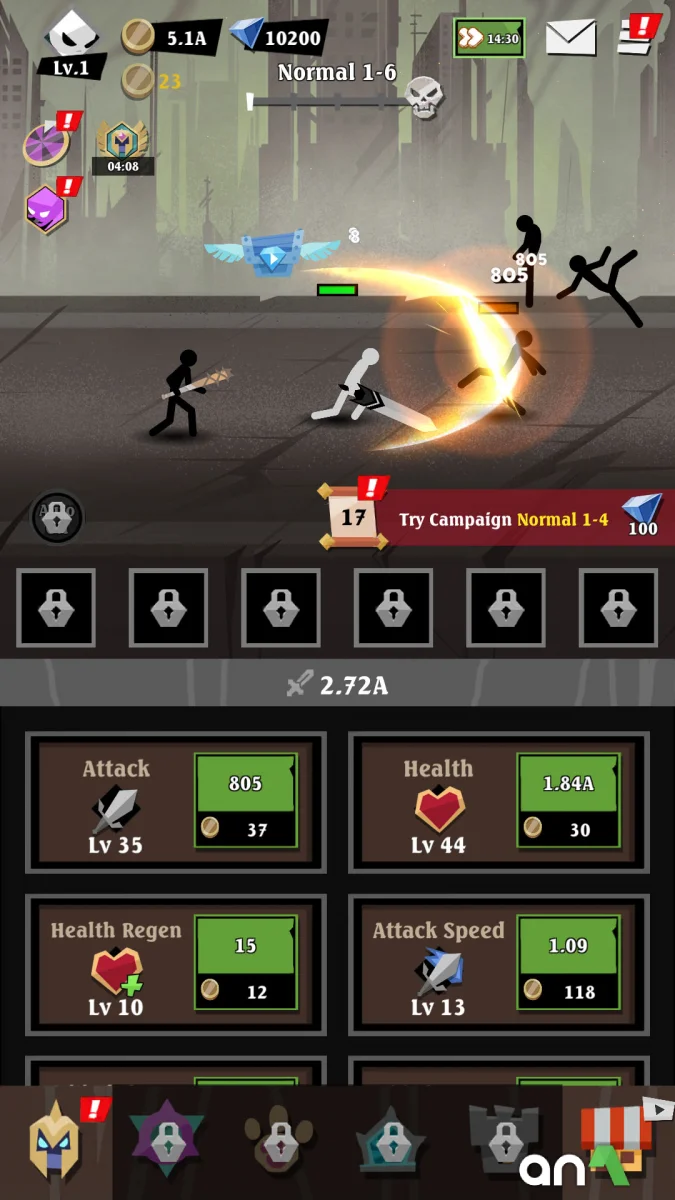The height and width of the screenshot is (1200, 675).
Task: Open the mail envelope inbox
Action: coord(571,38)
